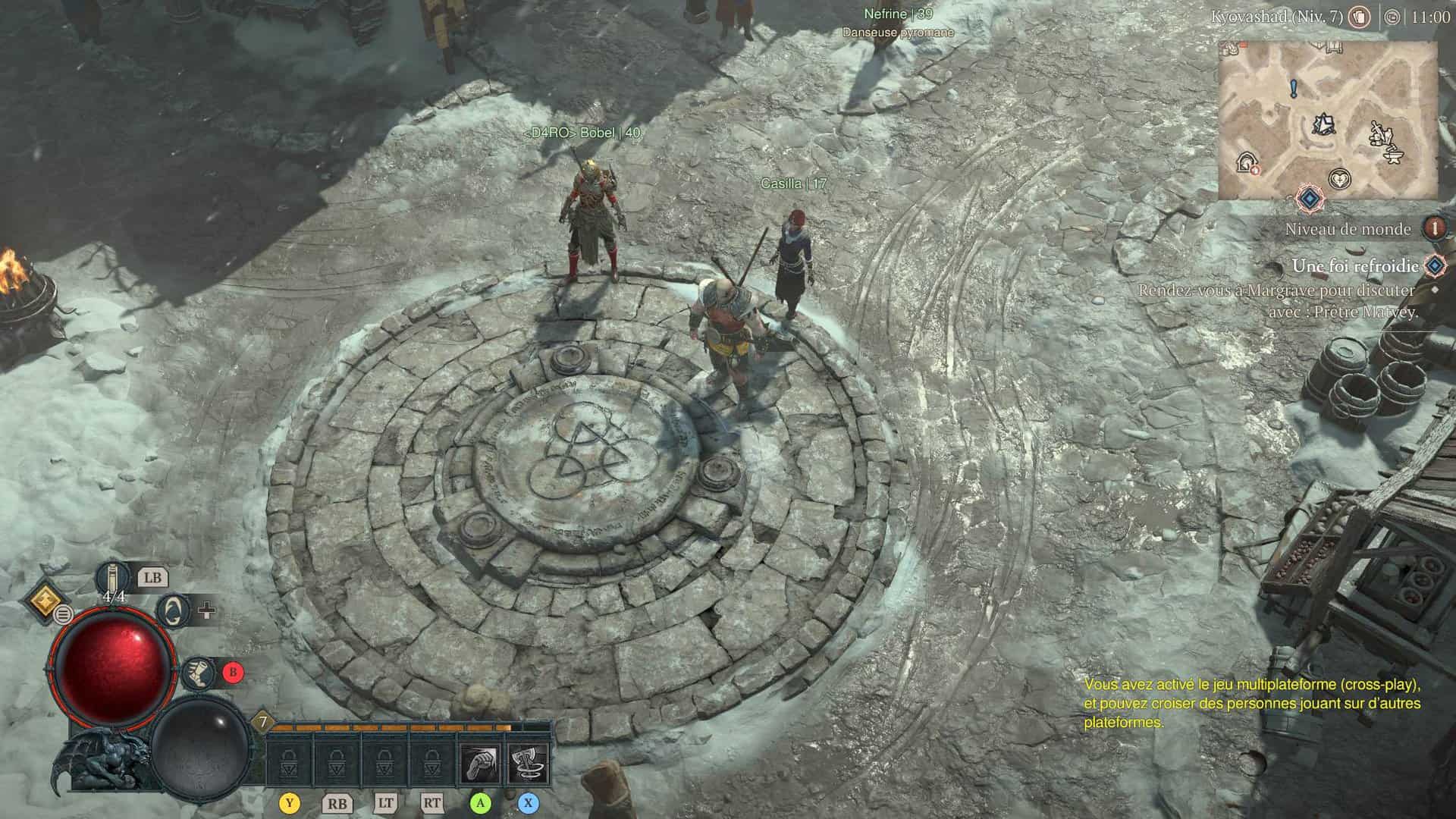The image size is (1456, 819).
Task: Click the mount horse head icon
Action: click(x=175, y=610)
